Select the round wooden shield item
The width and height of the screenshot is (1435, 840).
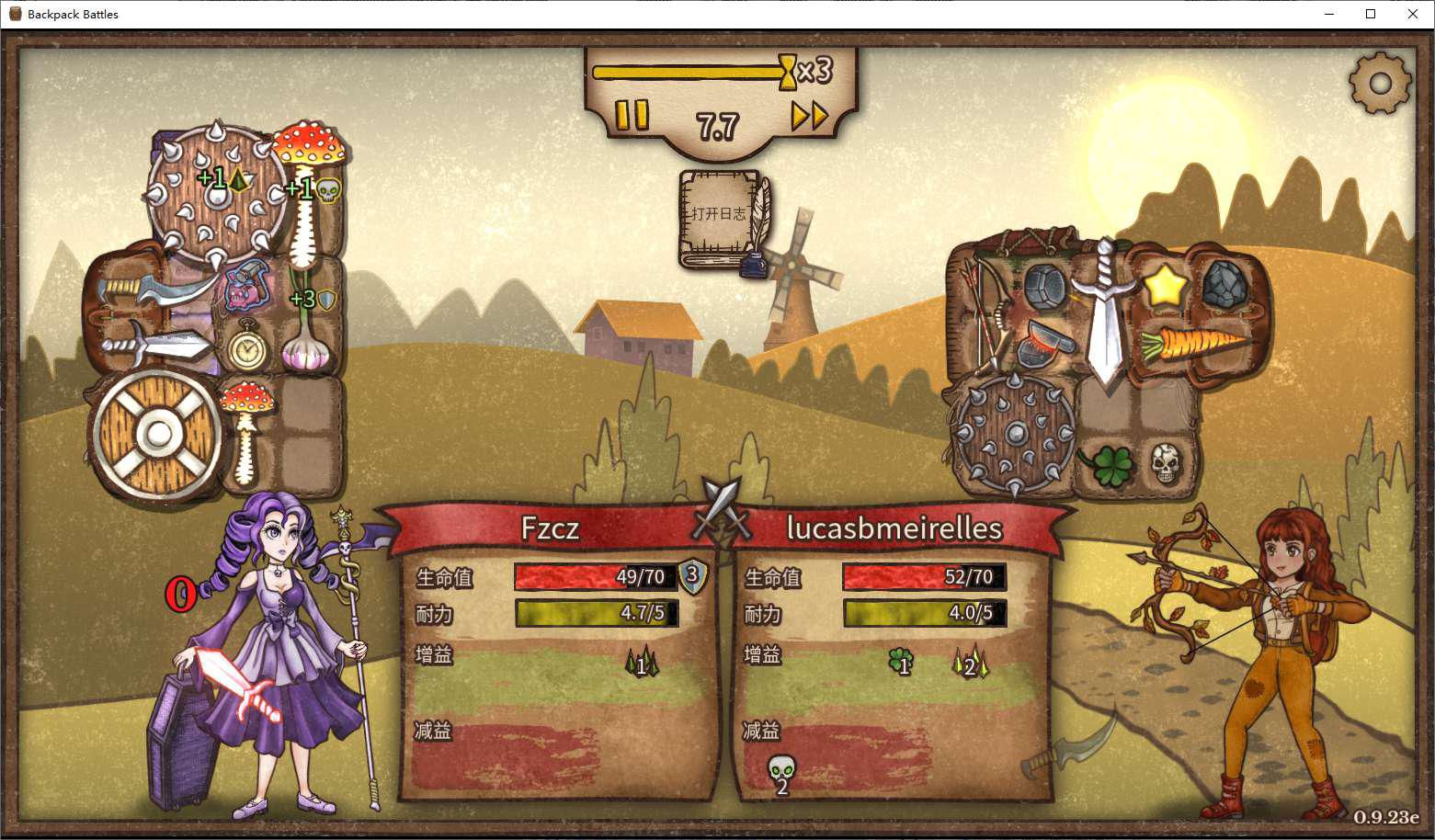(157, 434)
